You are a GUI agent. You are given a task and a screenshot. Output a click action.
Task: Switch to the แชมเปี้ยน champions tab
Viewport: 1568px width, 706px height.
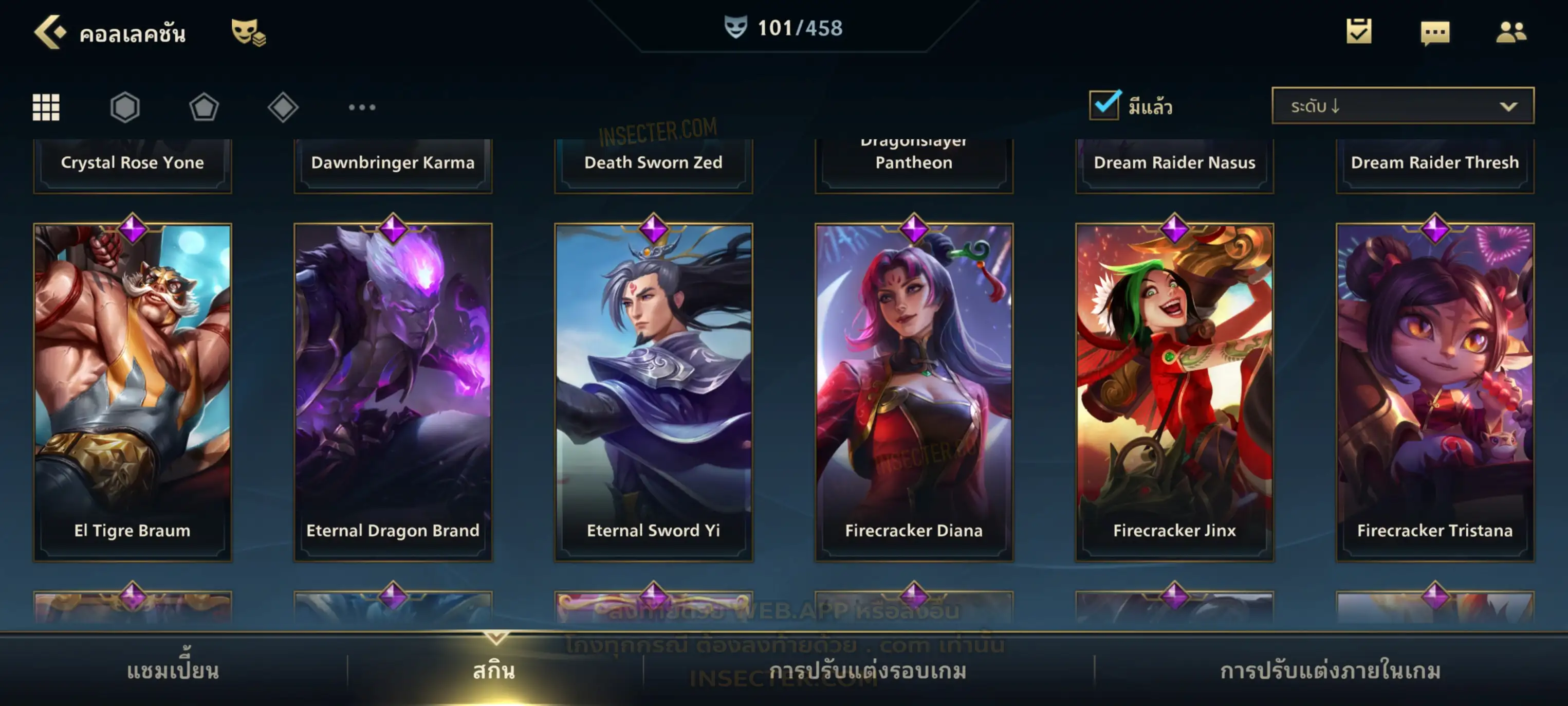click(x=173, y=671)
